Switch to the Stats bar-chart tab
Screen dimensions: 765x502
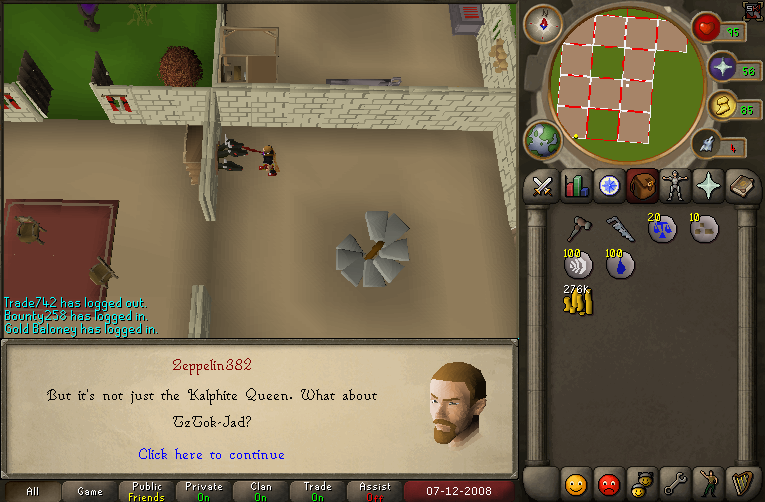(x=576, y=186)
